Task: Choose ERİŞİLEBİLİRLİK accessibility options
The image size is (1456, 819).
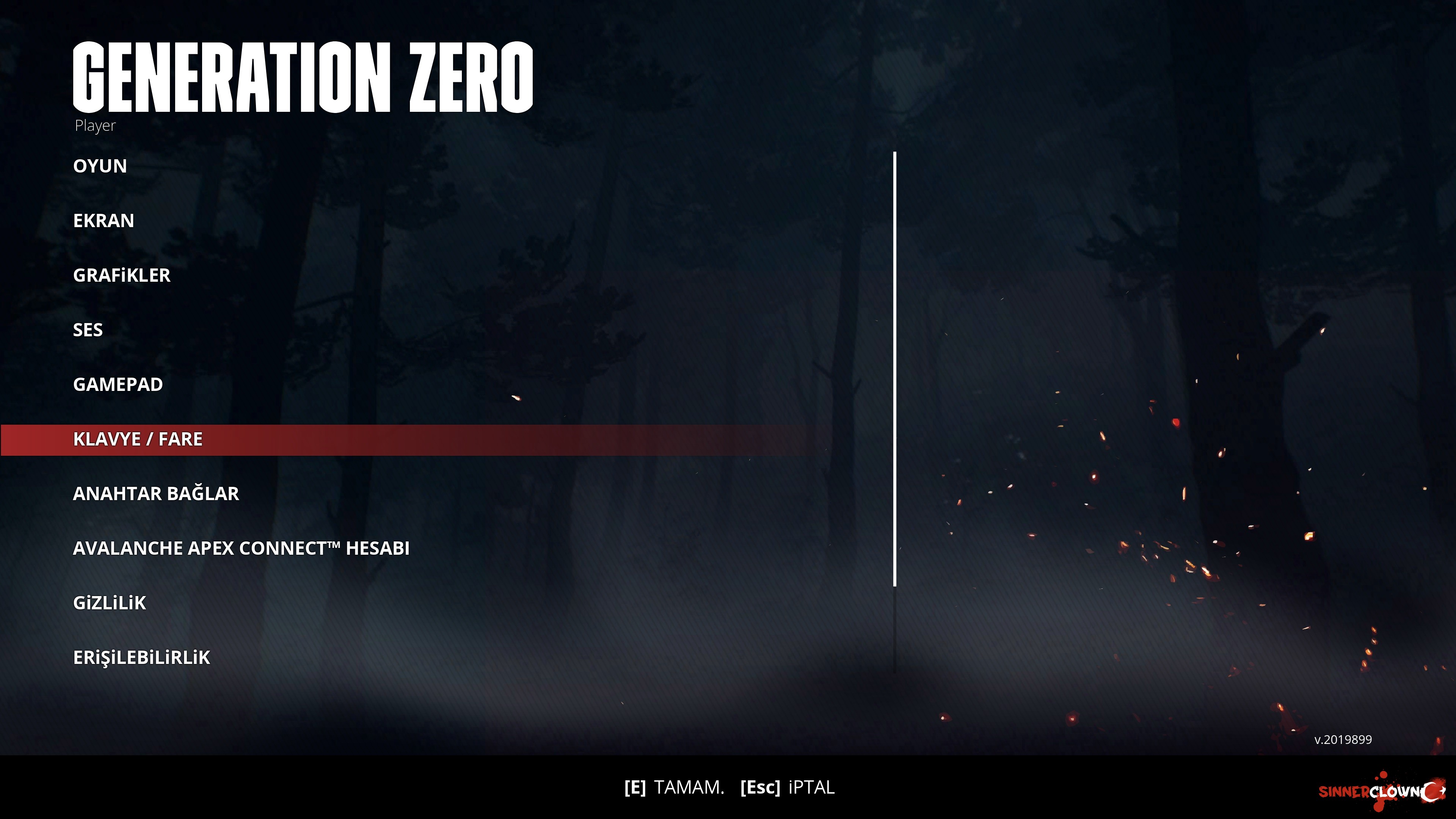Action: click(x=142, y=657)
